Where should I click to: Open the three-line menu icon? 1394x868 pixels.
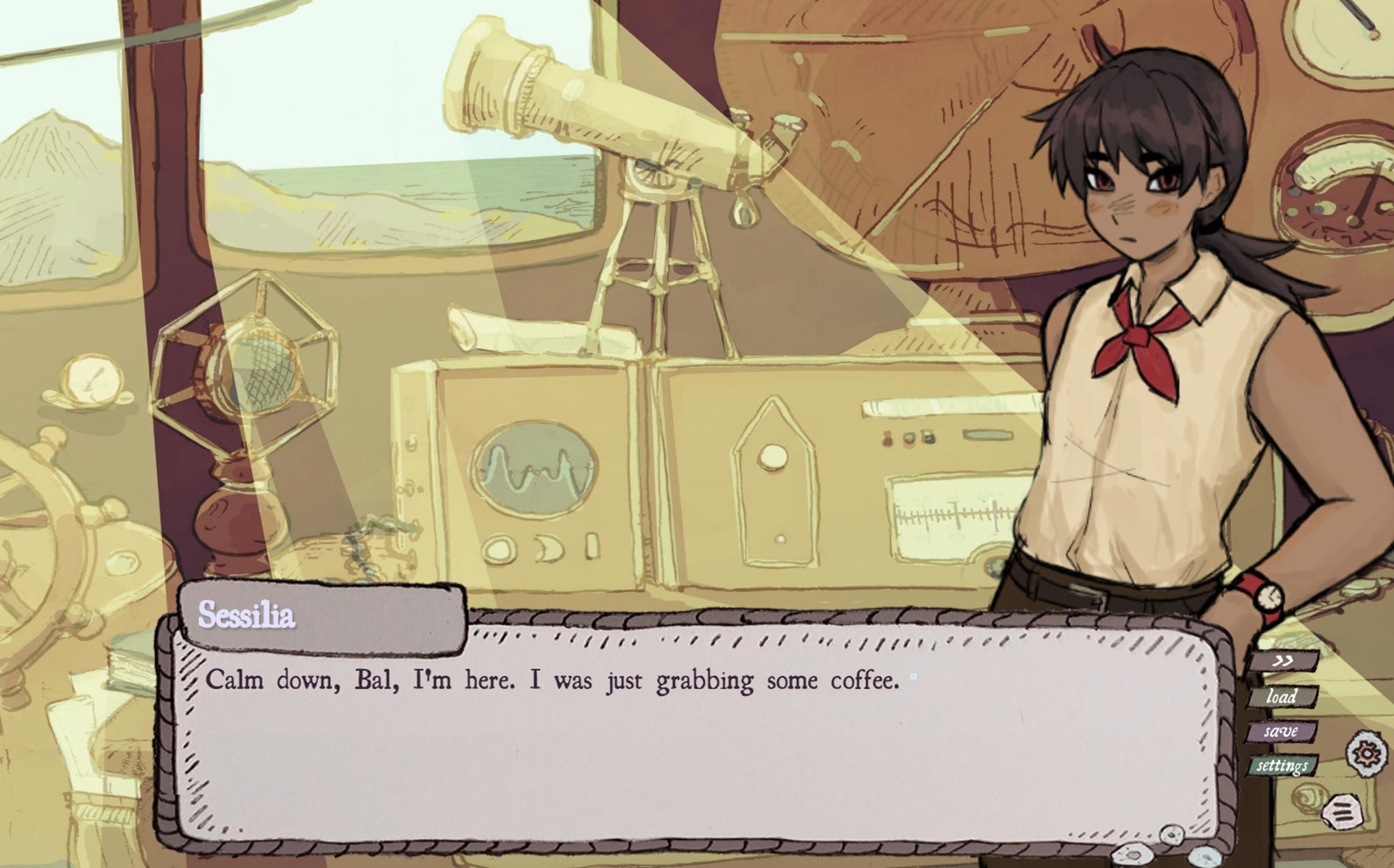tap(1341, 812)
